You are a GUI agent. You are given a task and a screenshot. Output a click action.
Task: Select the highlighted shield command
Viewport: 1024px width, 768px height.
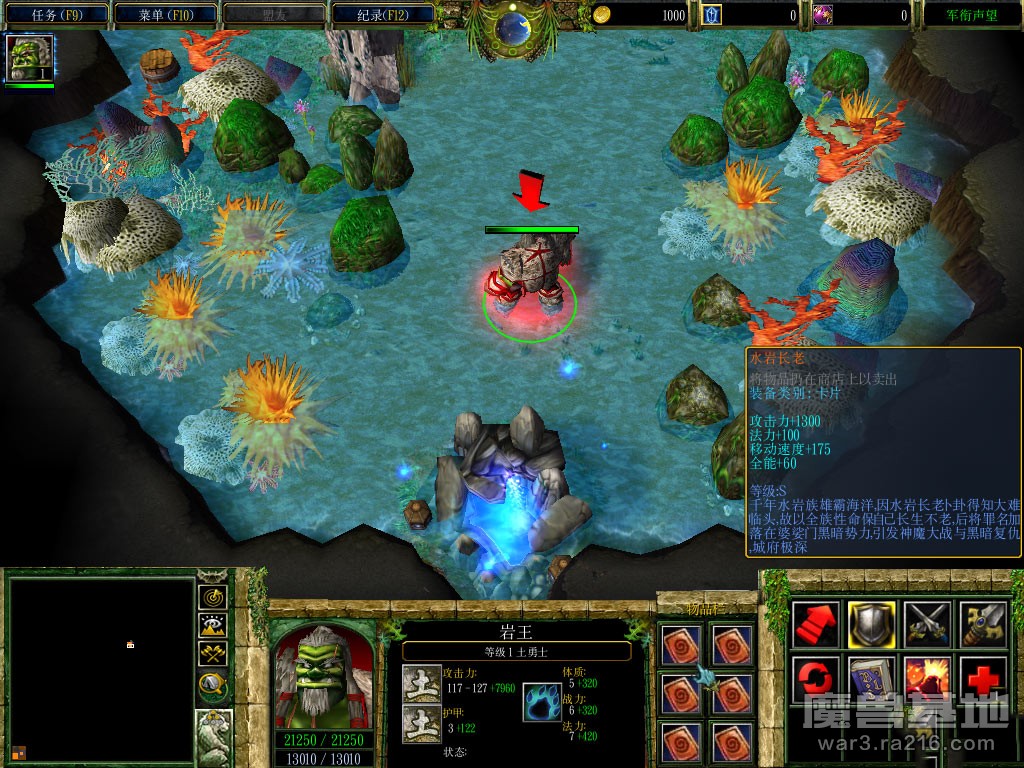(871, 624)
